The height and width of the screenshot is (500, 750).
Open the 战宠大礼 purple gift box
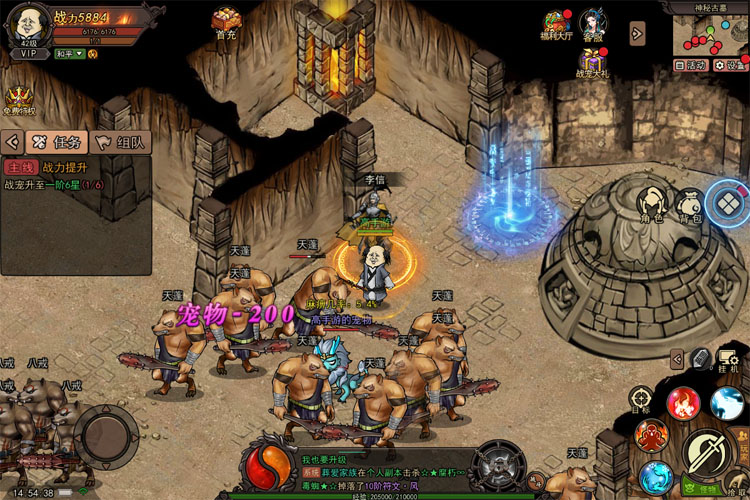(593, 60)
